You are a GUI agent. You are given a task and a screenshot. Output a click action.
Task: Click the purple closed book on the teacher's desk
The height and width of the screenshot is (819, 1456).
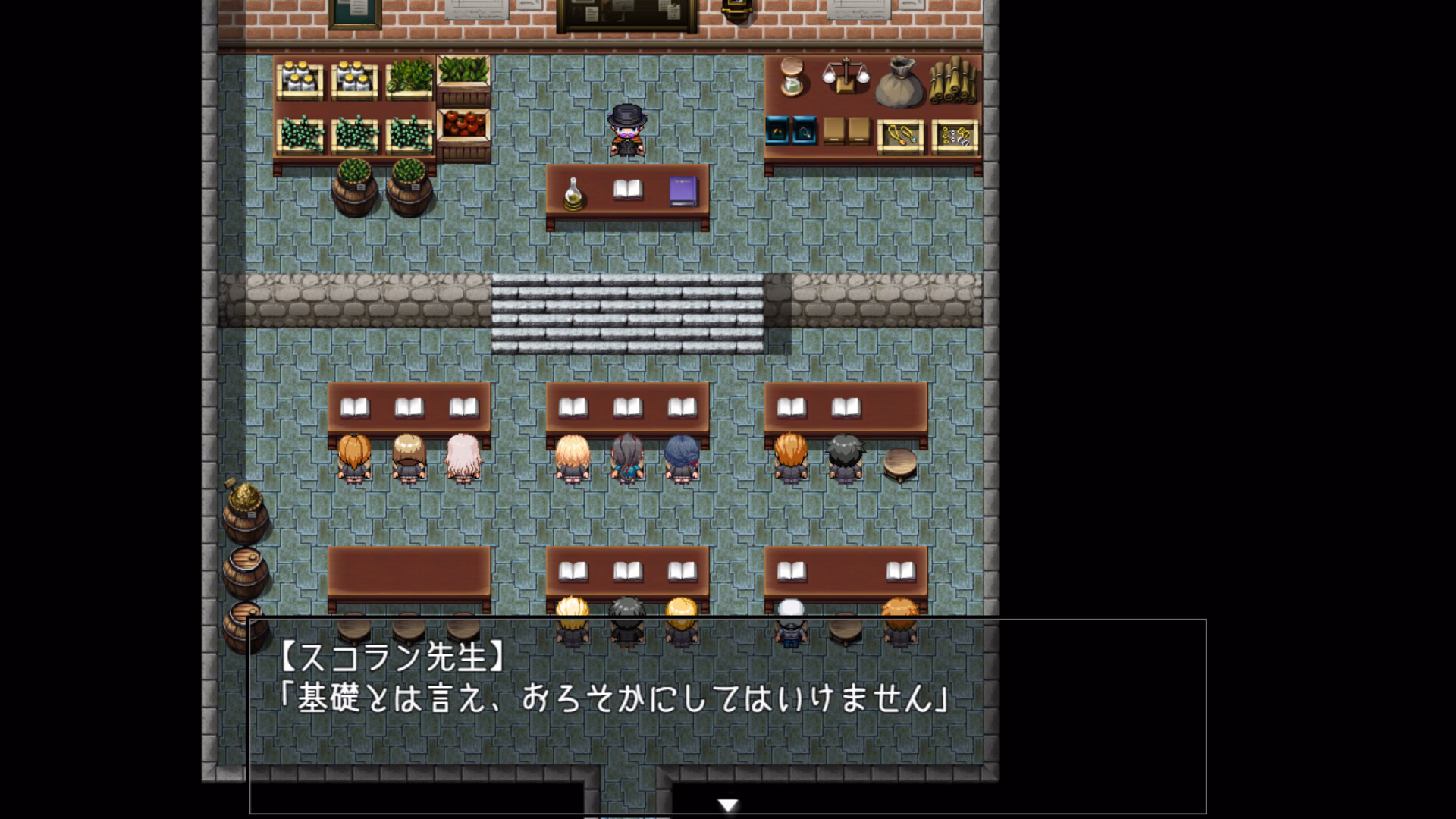coord(682,190)
